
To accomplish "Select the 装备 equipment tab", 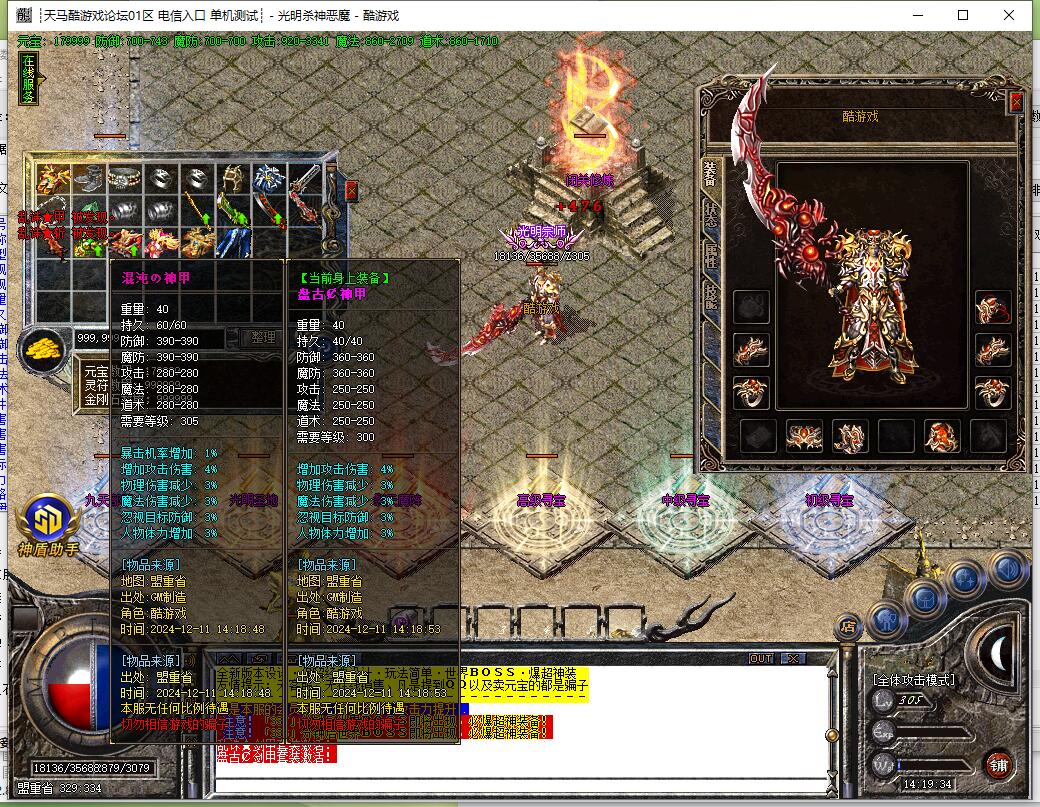I will click(709, 173).
